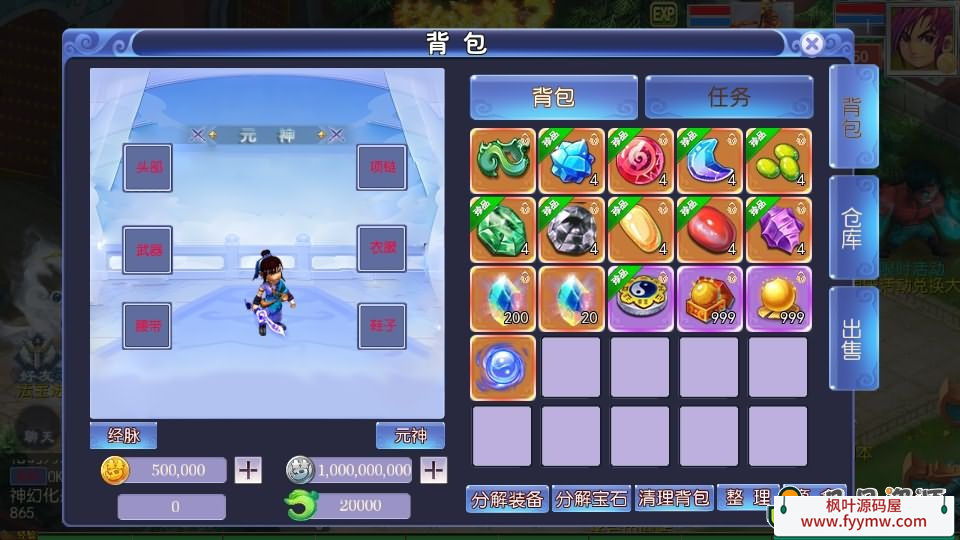Select the green dragon jade item
Viewport: 960px width, 540px height.
pos(502,161)
